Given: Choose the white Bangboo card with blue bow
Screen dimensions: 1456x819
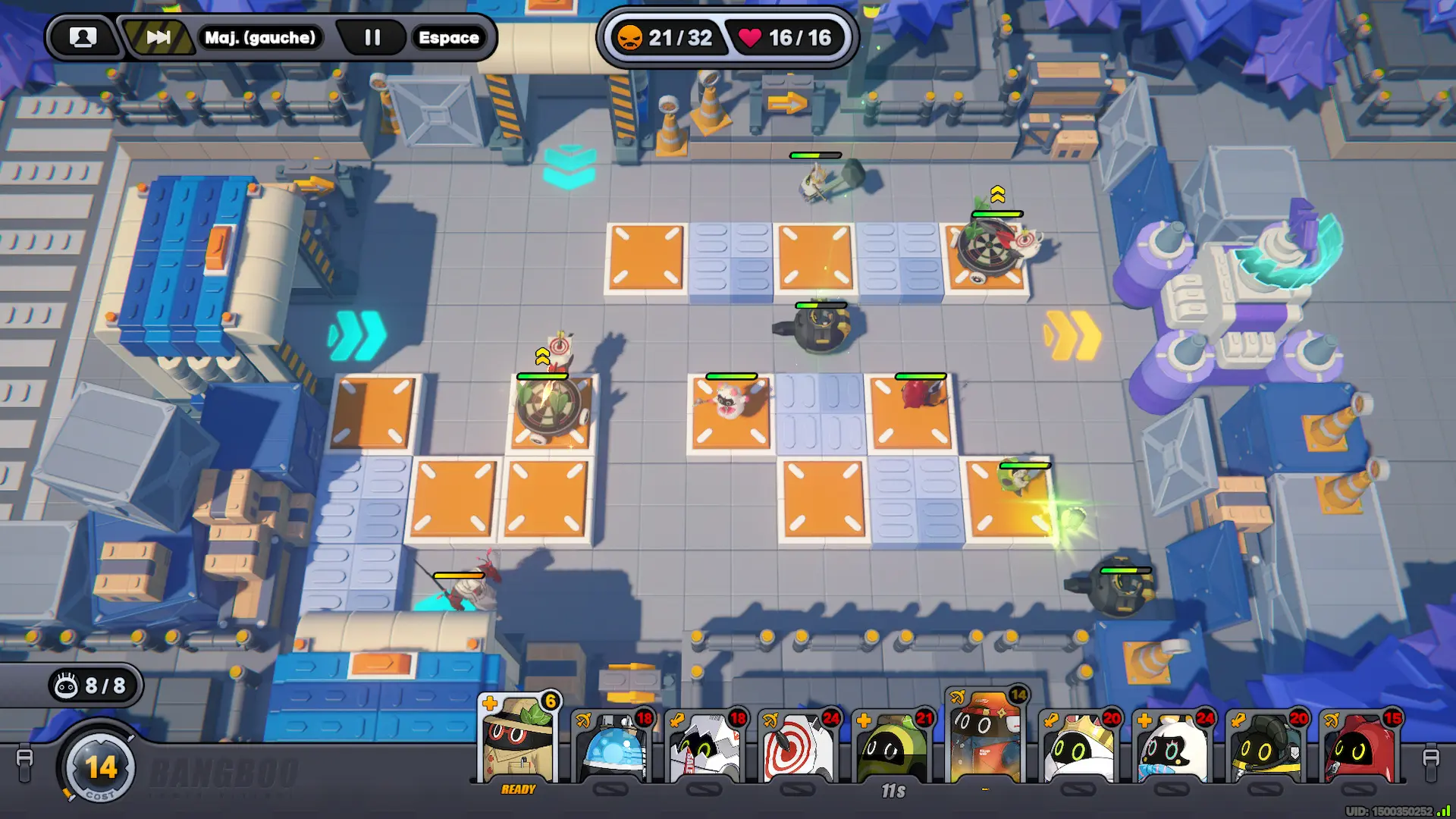Looking at the screenshot, I should click(1172, 748).
